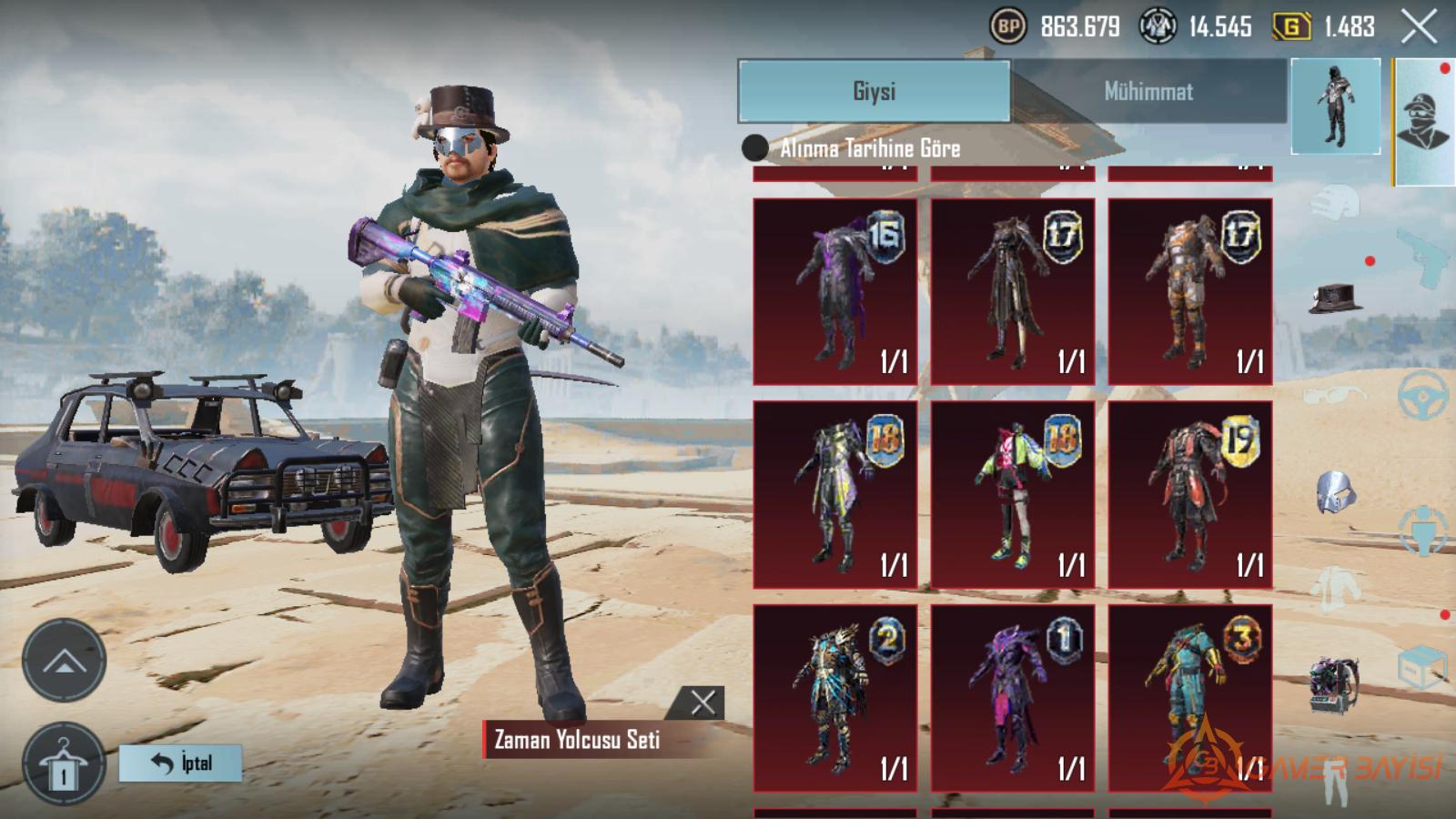Toggle the Alınma Tarihine Göre sort option
The width and height of the screenshot is (1456, 819).
[755, 147]
